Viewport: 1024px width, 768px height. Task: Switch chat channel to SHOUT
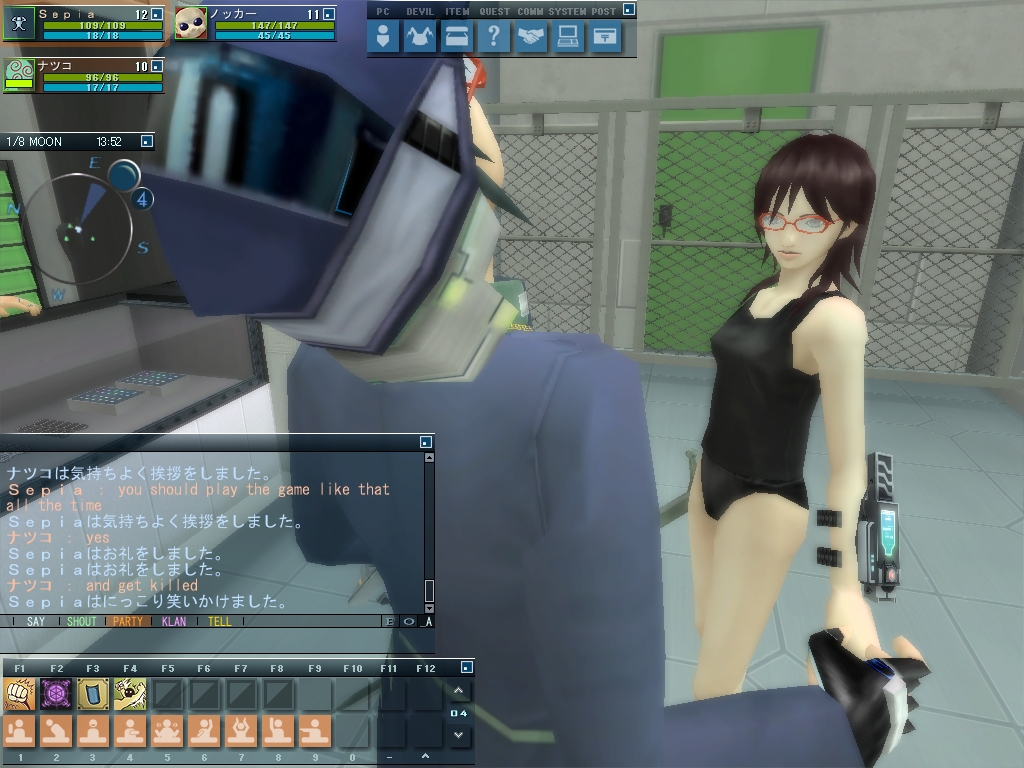pos(81,621)
